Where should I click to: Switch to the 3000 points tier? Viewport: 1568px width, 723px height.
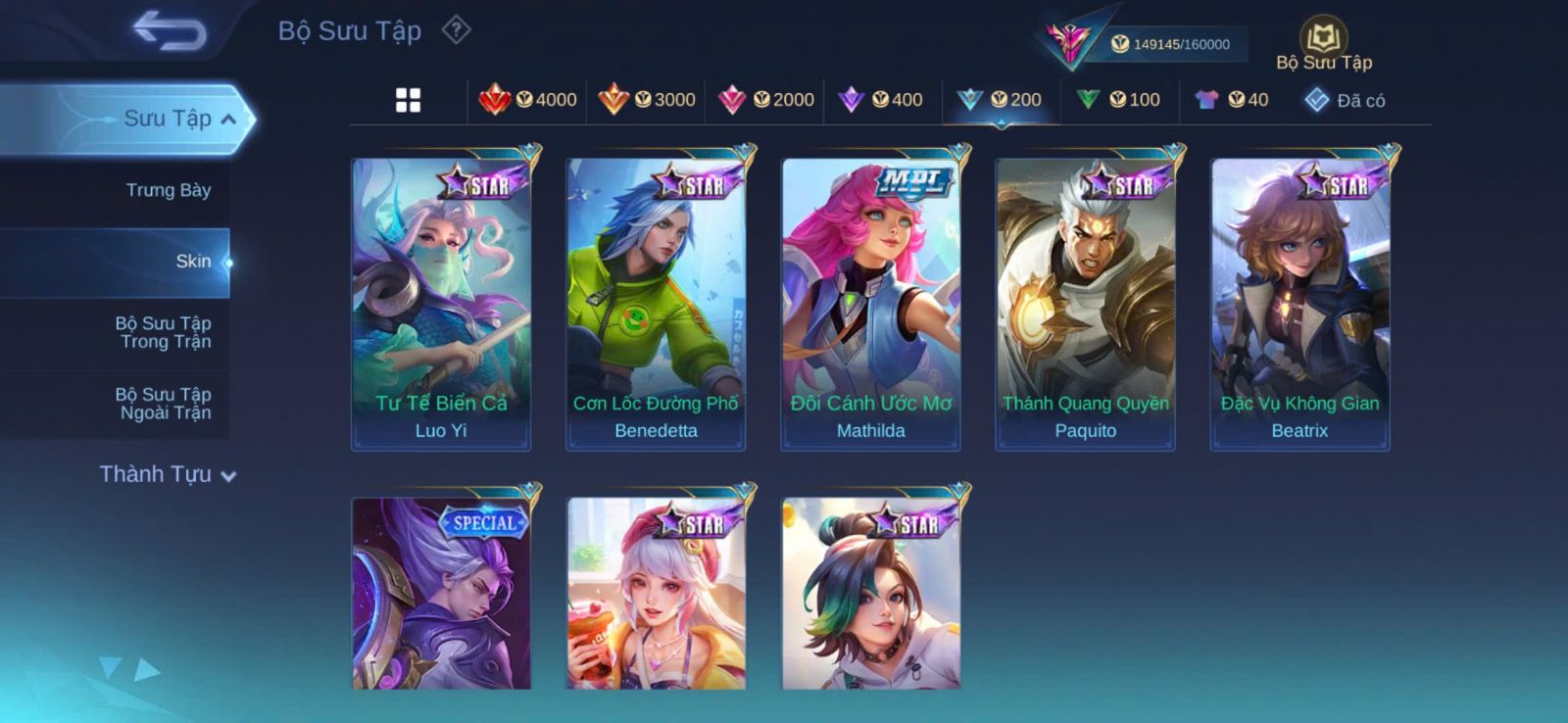click(x=647, y=100)
